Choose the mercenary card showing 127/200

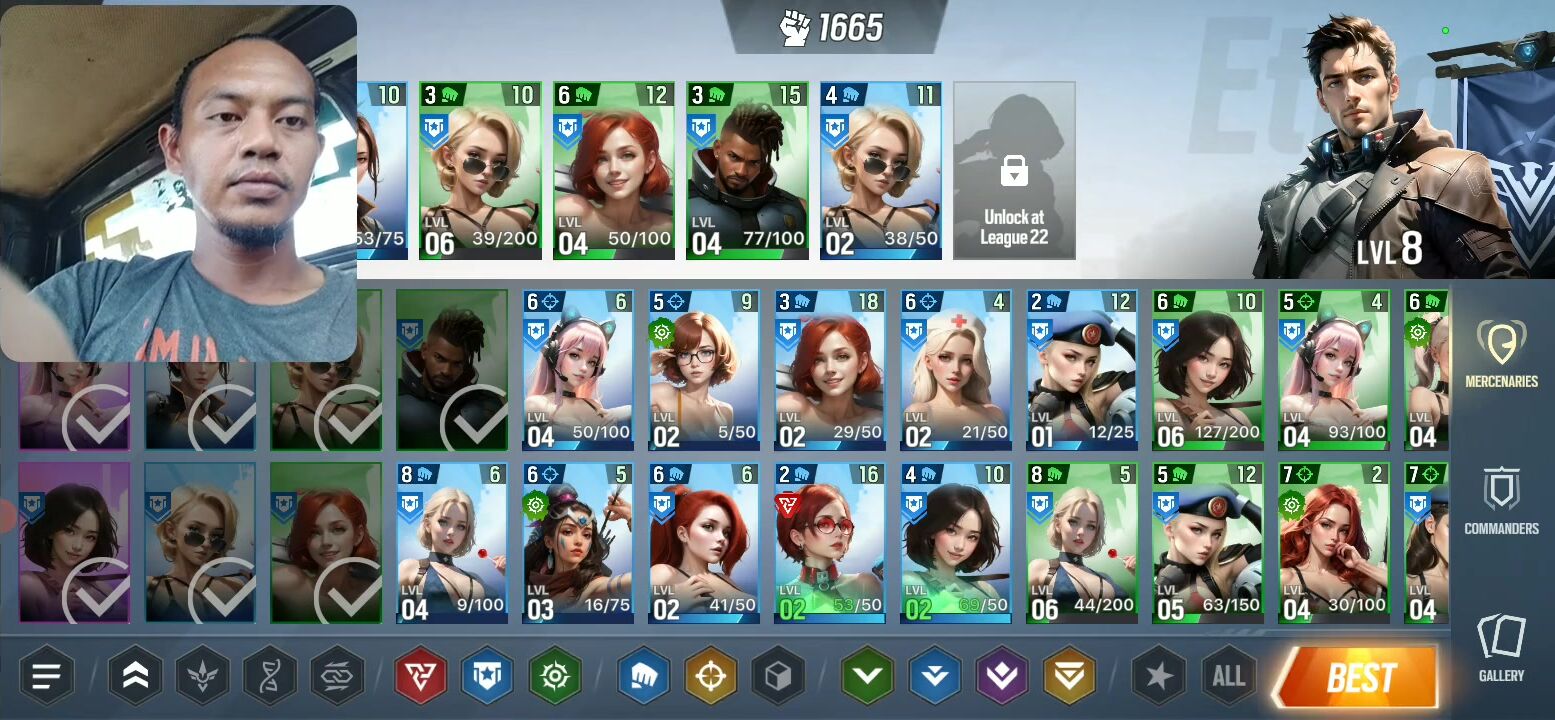(x=1207, y=371)
